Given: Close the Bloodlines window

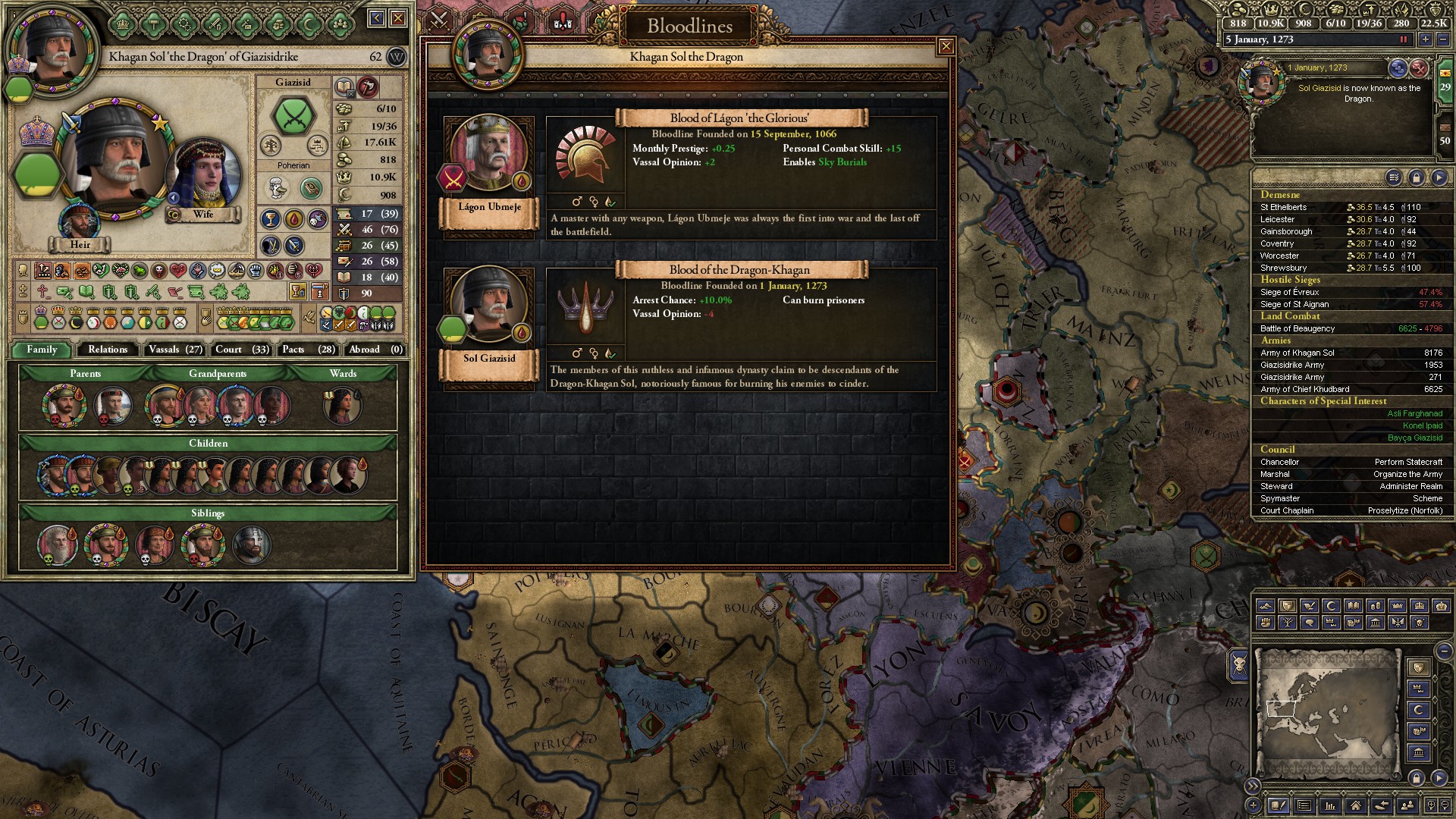Looking at the screenshot, I should tap(946, 47).
